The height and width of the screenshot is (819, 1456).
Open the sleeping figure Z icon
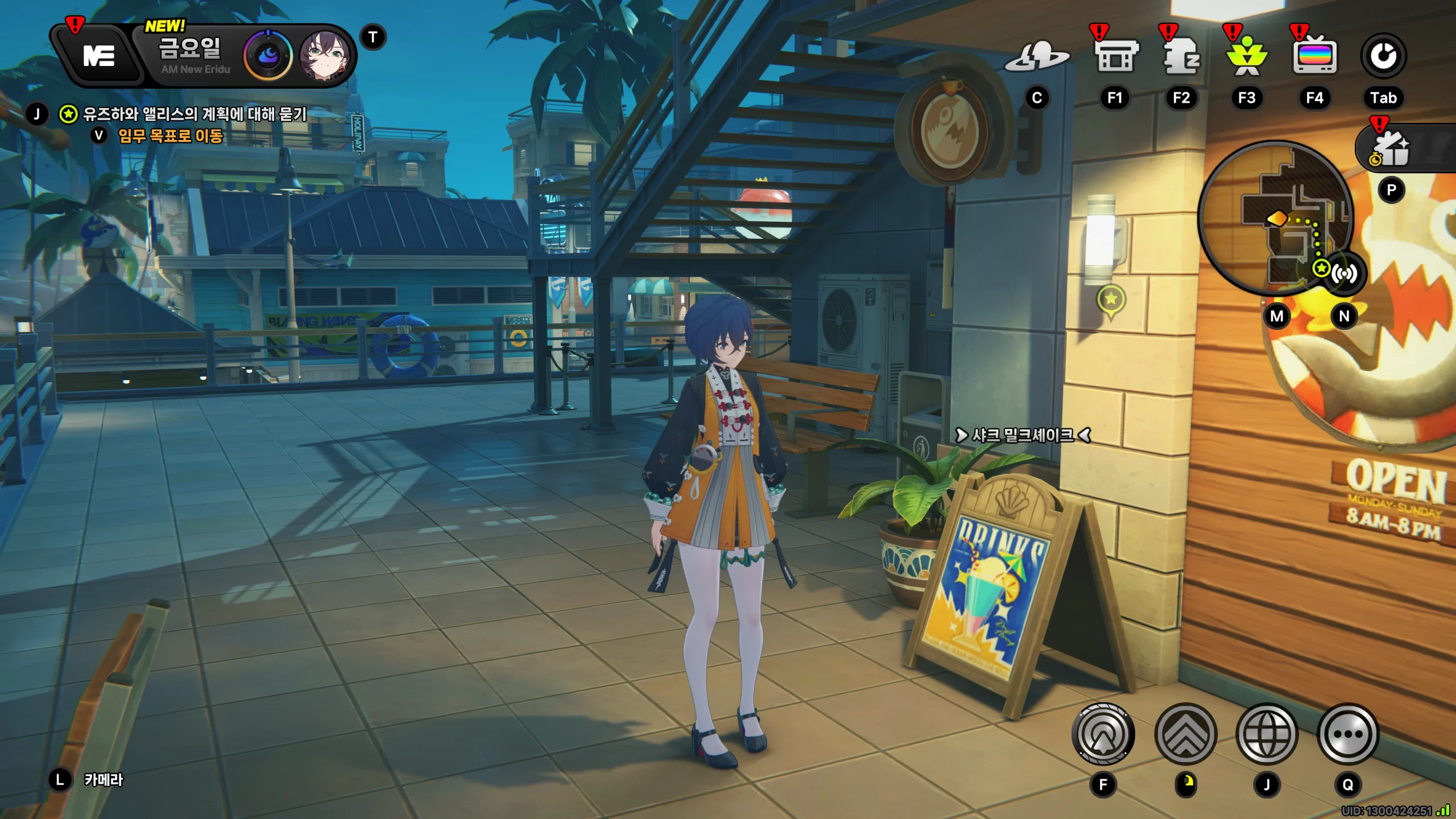[1181, 57]
